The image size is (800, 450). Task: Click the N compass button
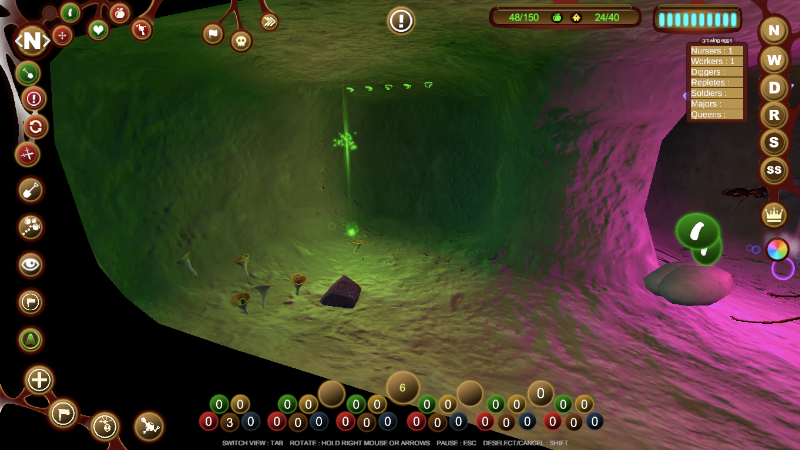[32, 41]
